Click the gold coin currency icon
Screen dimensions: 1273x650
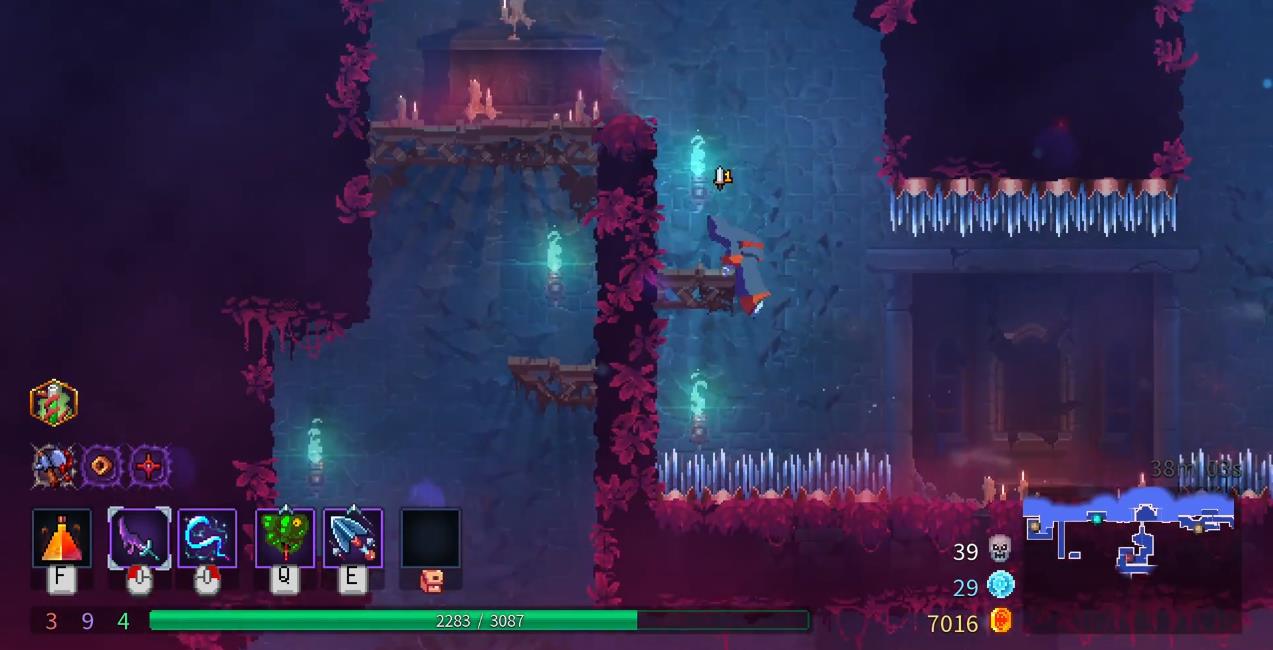1000,621
